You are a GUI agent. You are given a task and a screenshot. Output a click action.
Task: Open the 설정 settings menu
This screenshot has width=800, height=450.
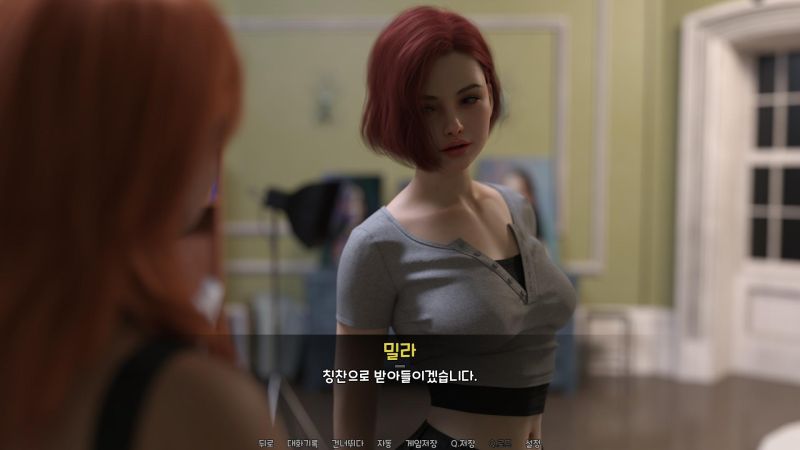click(533, 443)
